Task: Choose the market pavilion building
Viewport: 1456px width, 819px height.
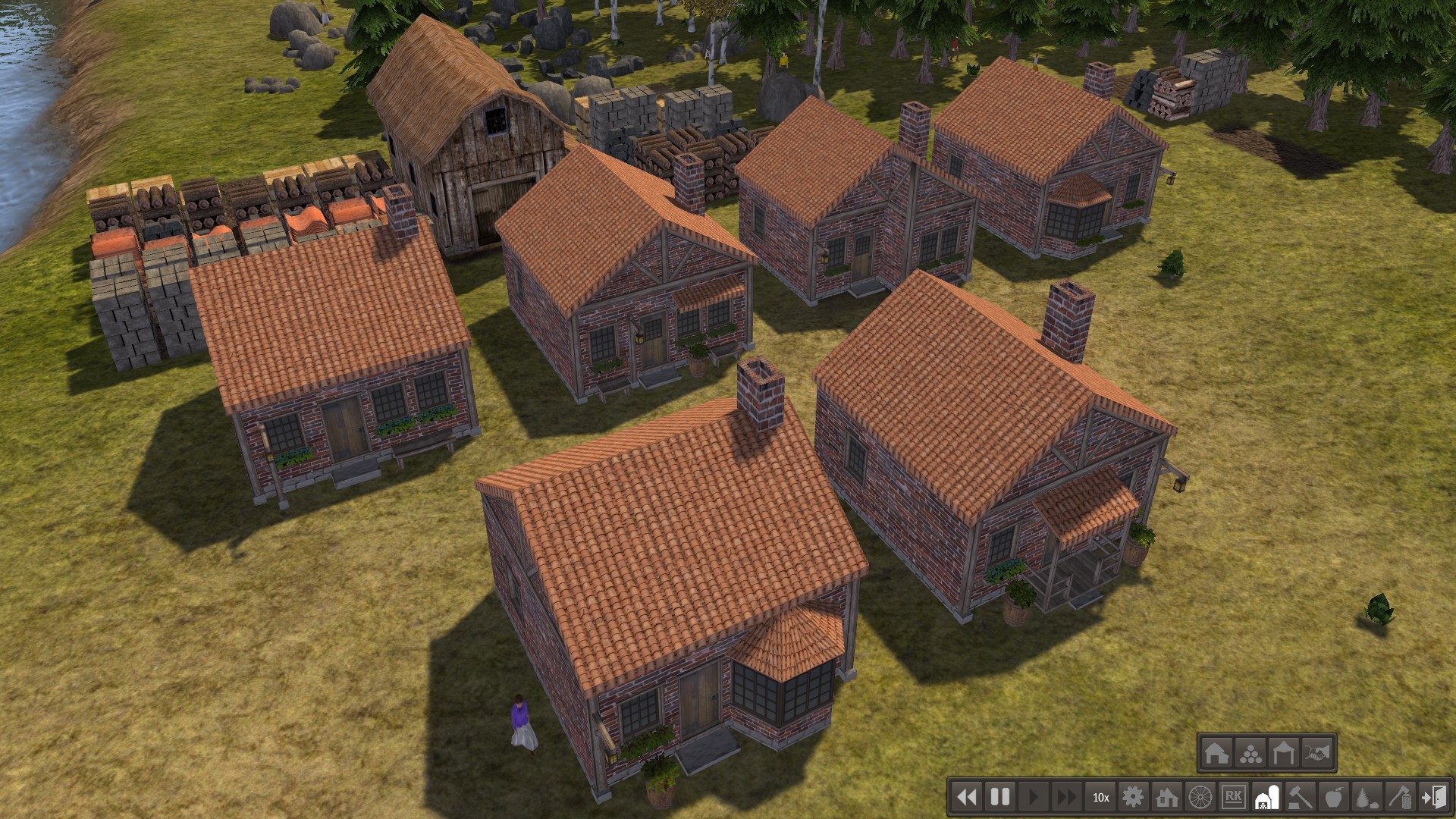Action: tap(1284, 753)
